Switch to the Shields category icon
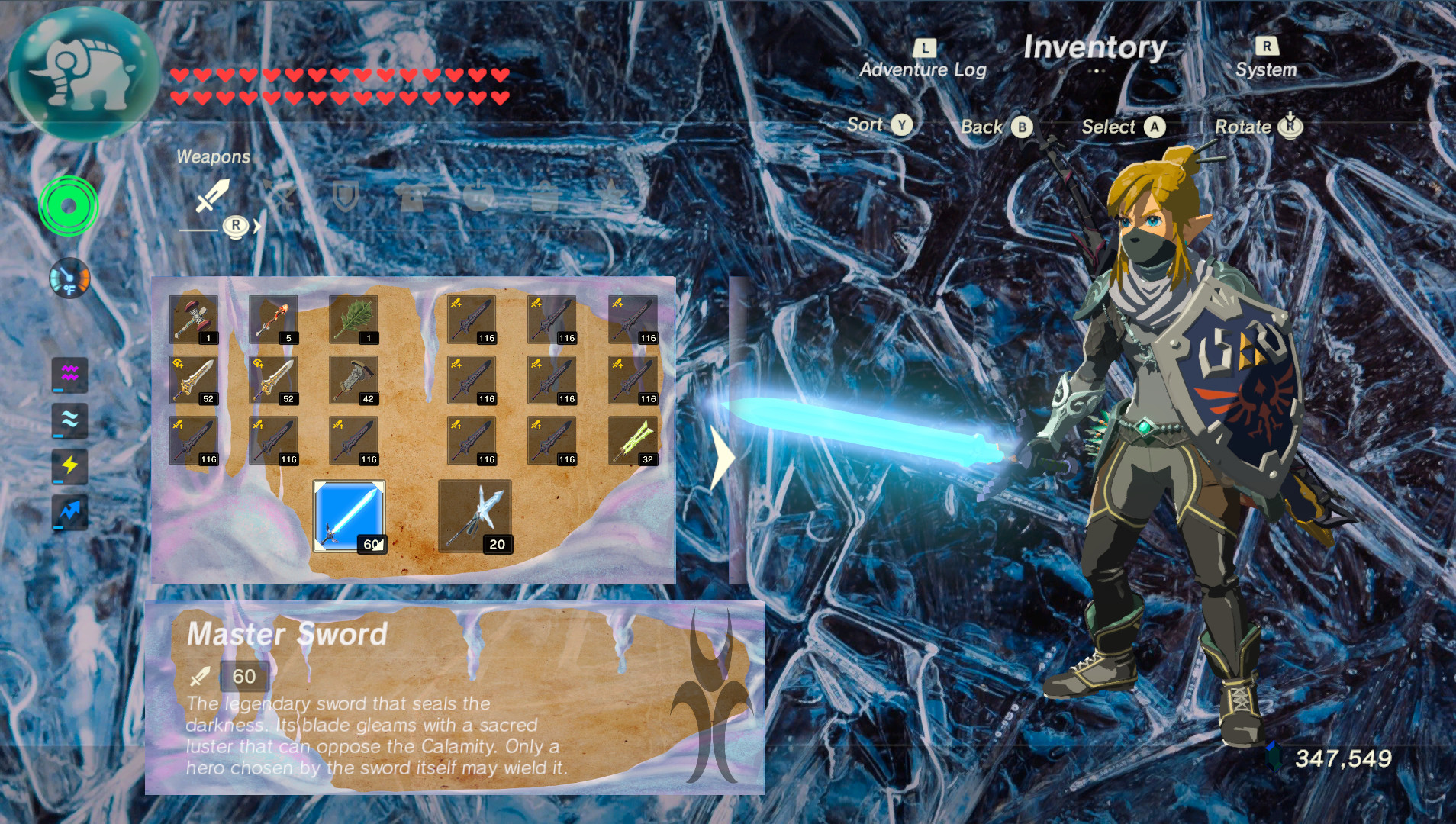1456x824 pixels. click(x=343, y=197)
